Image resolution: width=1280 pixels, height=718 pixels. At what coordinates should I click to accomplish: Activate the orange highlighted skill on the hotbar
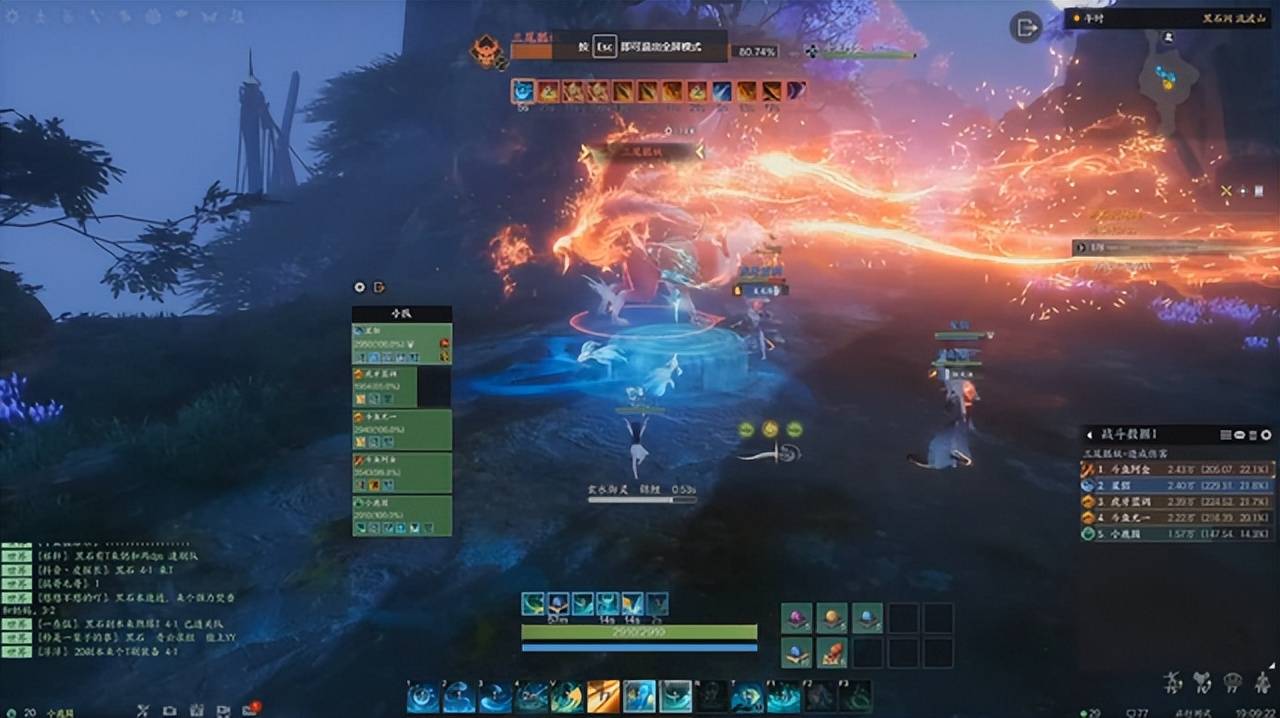click(x=603, y=697)
